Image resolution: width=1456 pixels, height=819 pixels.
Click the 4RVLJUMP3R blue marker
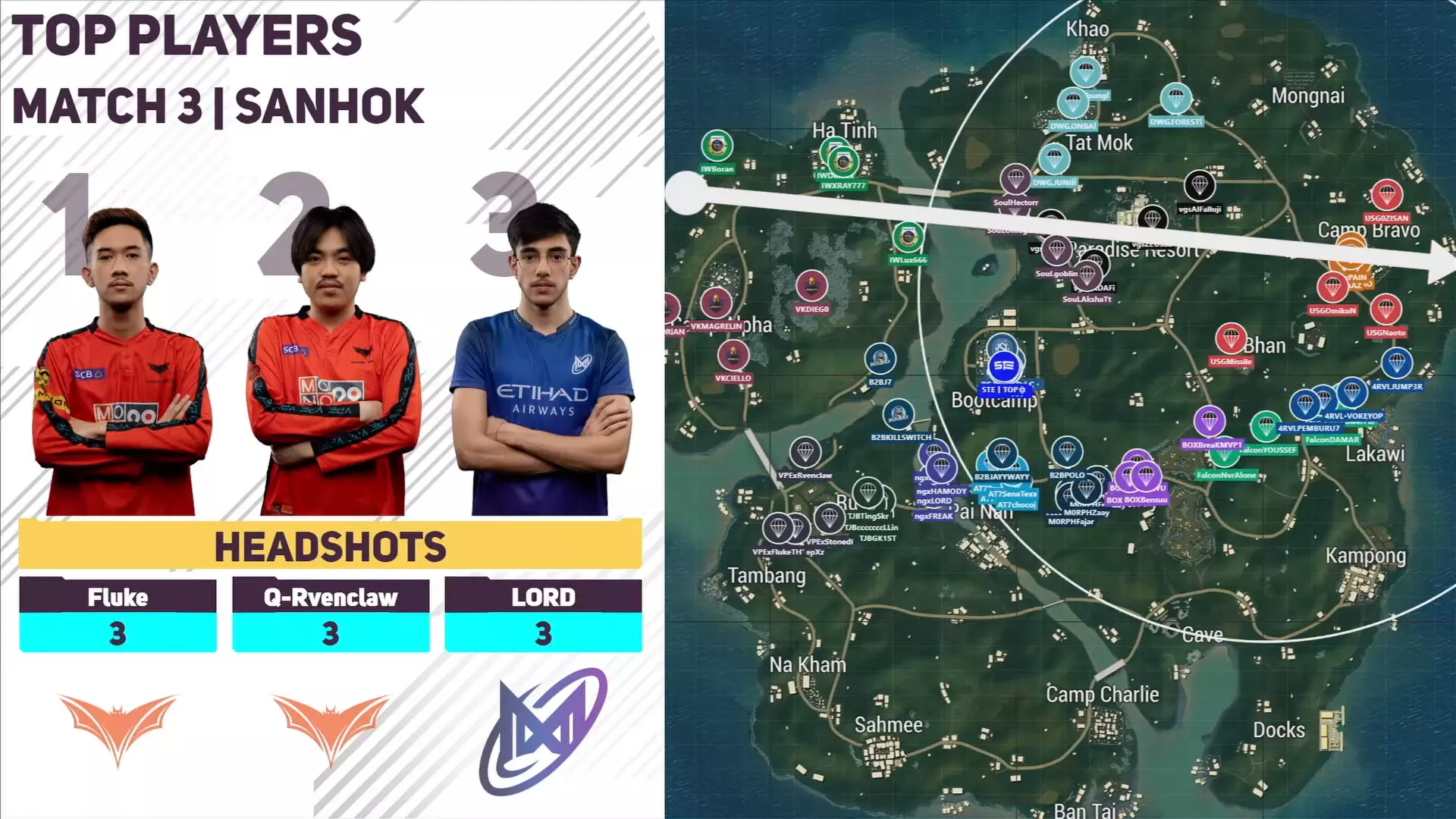click(1396, 364)
